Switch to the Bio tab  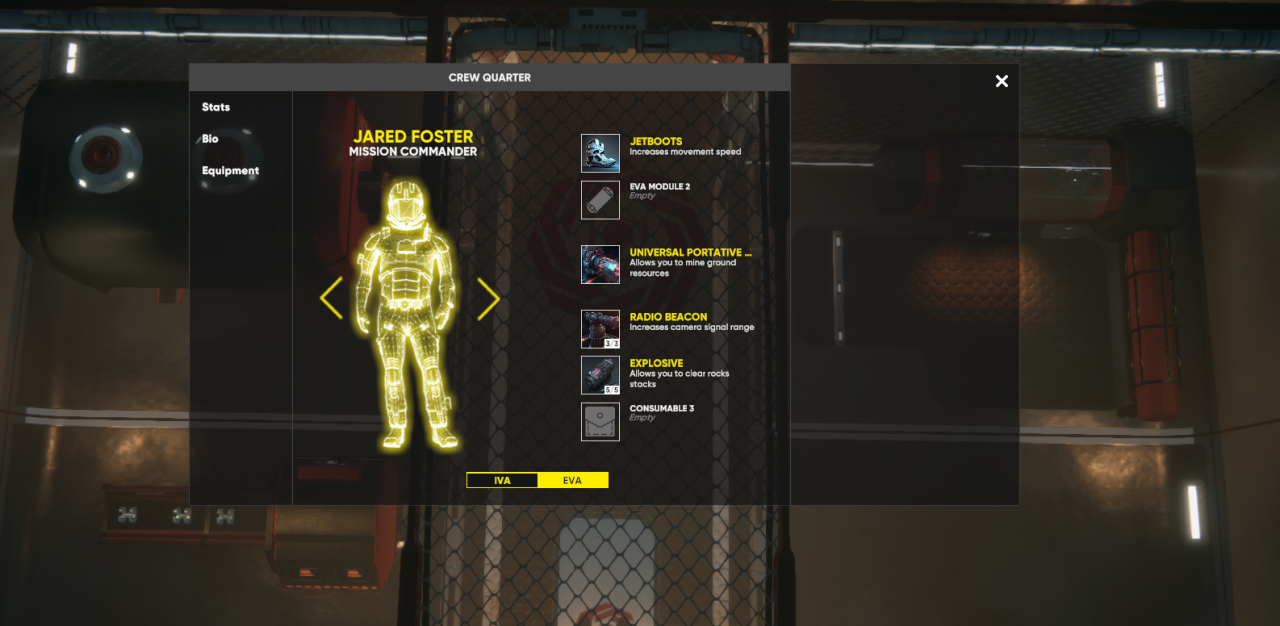pos(210,139)
